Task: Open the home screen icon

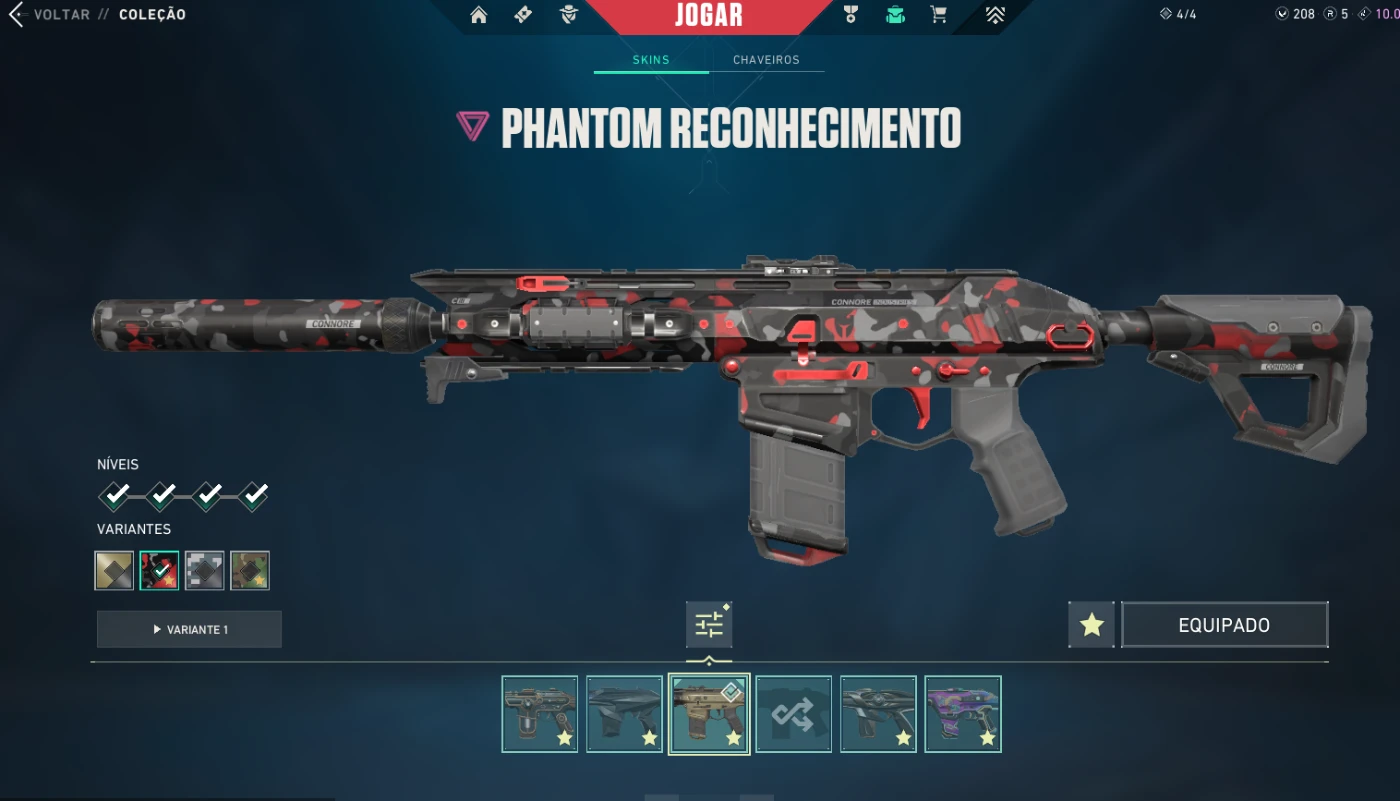Action: (x=479, y=15)
